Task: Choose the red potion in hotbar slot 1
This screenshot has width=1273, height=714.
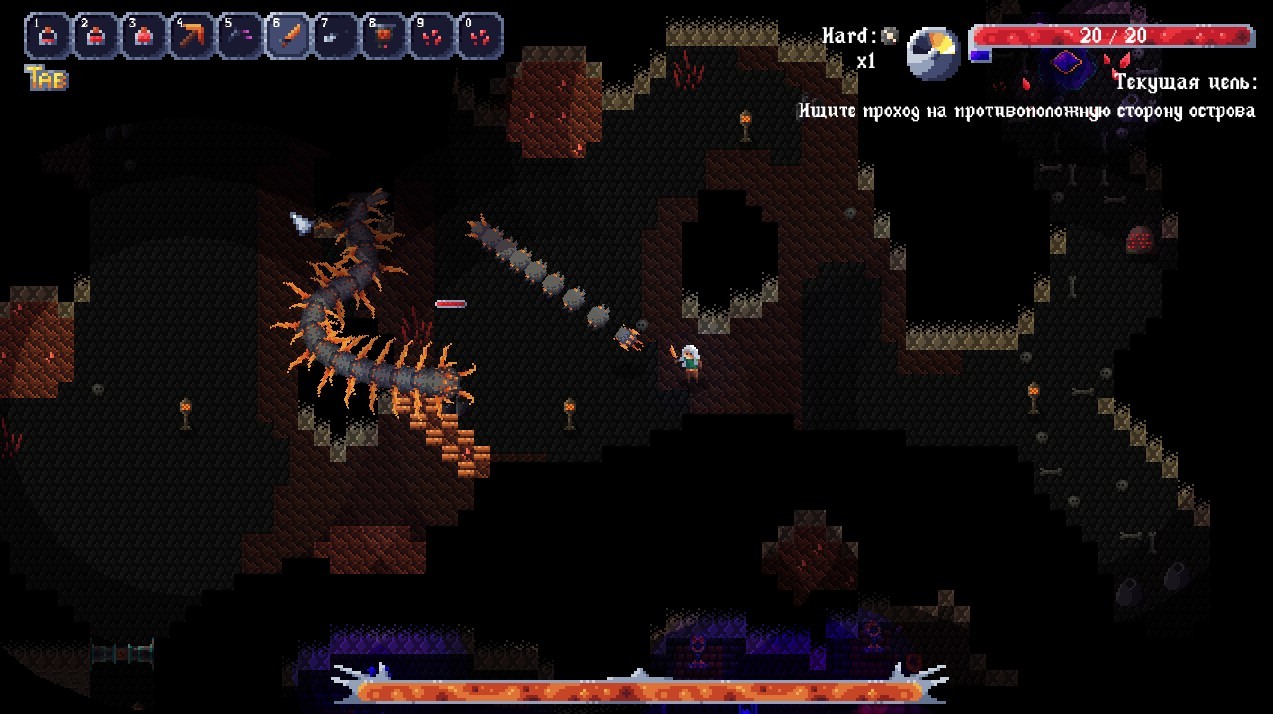Action: (47, 37)
